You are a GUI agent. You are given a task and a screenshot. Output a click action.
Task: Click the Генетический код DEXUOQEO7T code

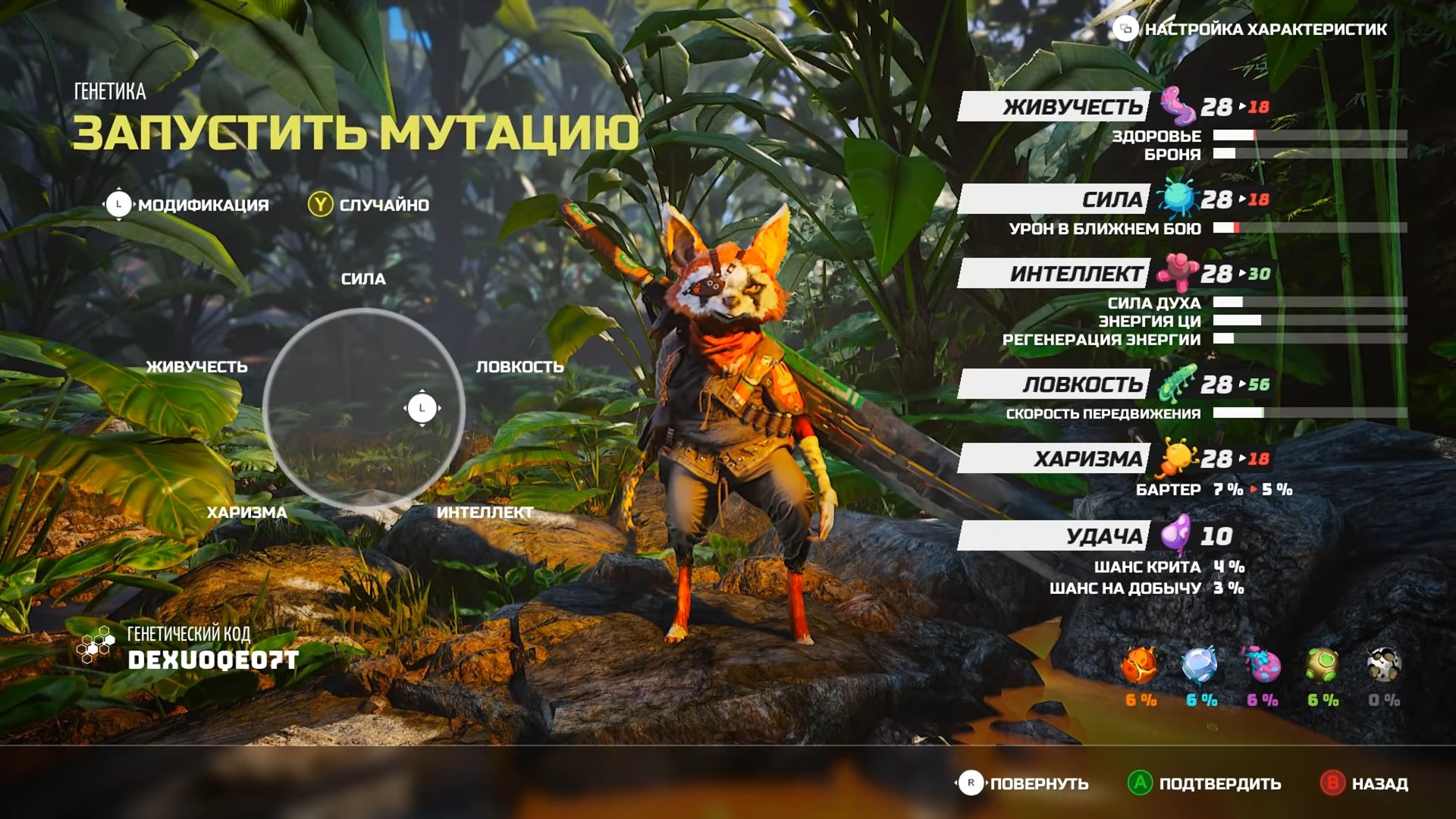click(212, 660)
